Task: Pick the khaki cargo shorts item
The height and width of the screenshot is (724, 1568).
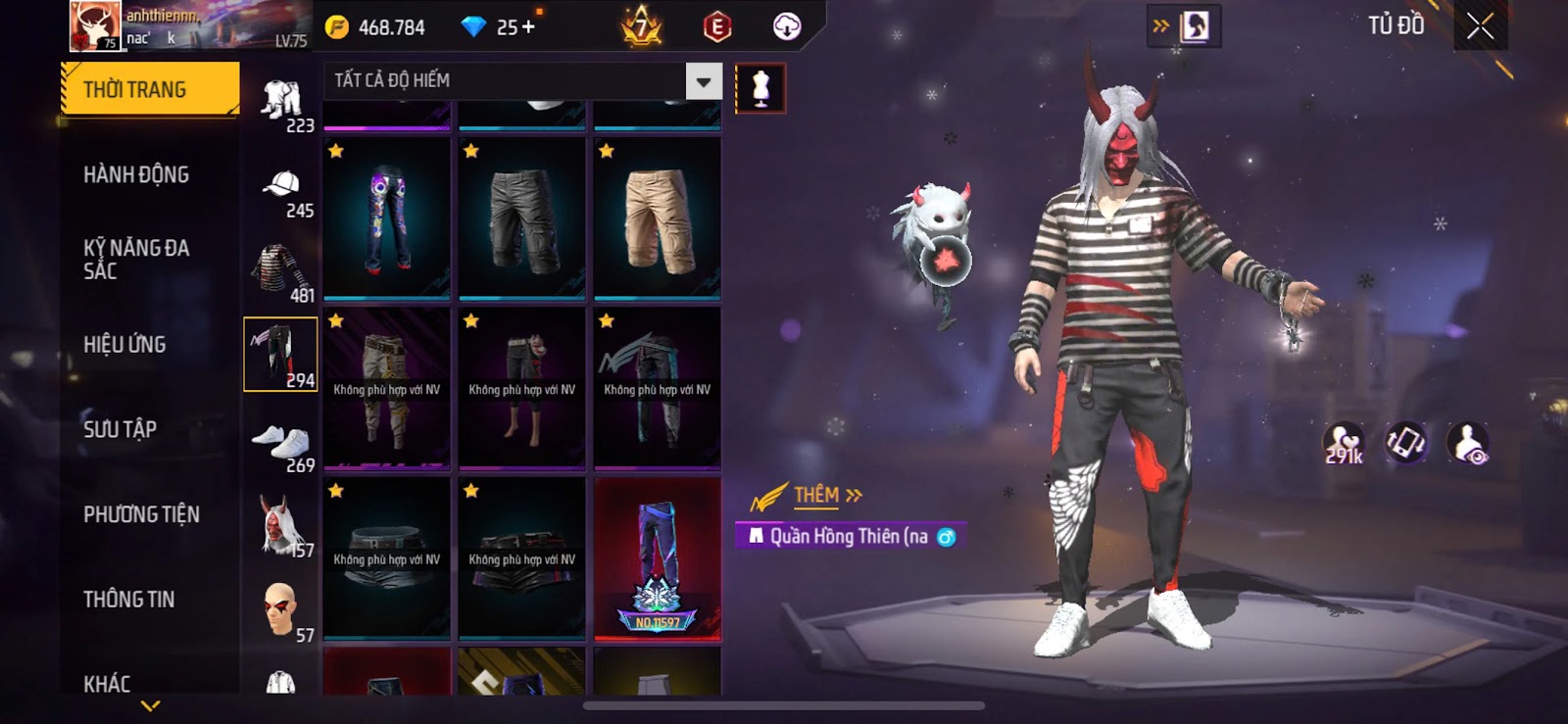Action: 657,219
